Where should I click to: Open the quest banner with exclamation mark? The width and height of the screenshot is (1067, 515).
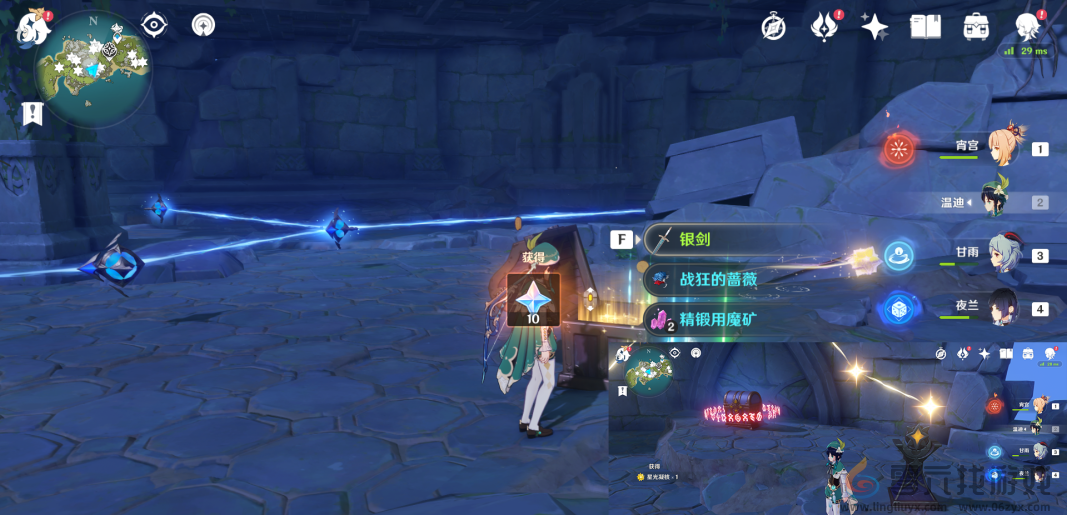[x=33, y=113]
